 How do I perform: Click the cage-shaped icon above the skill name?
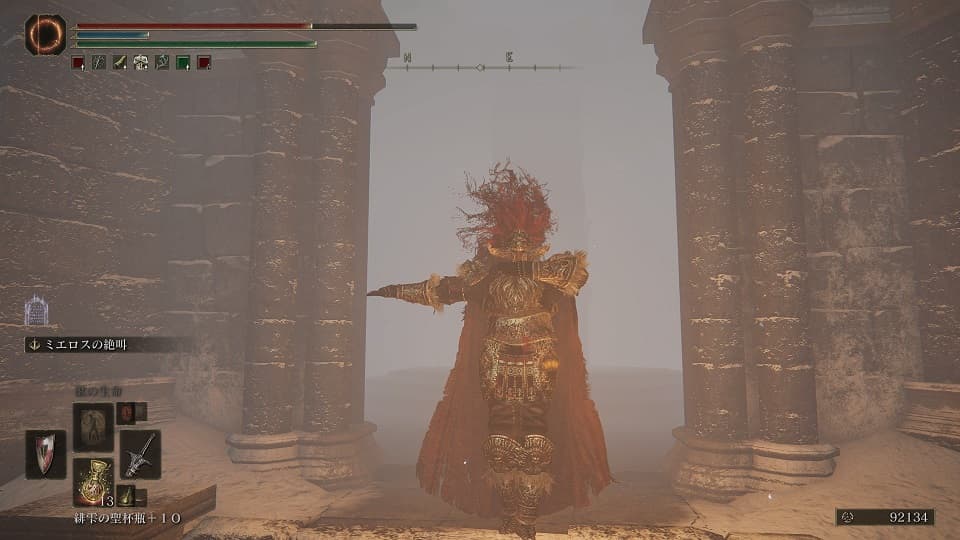(x=36, y=310)
